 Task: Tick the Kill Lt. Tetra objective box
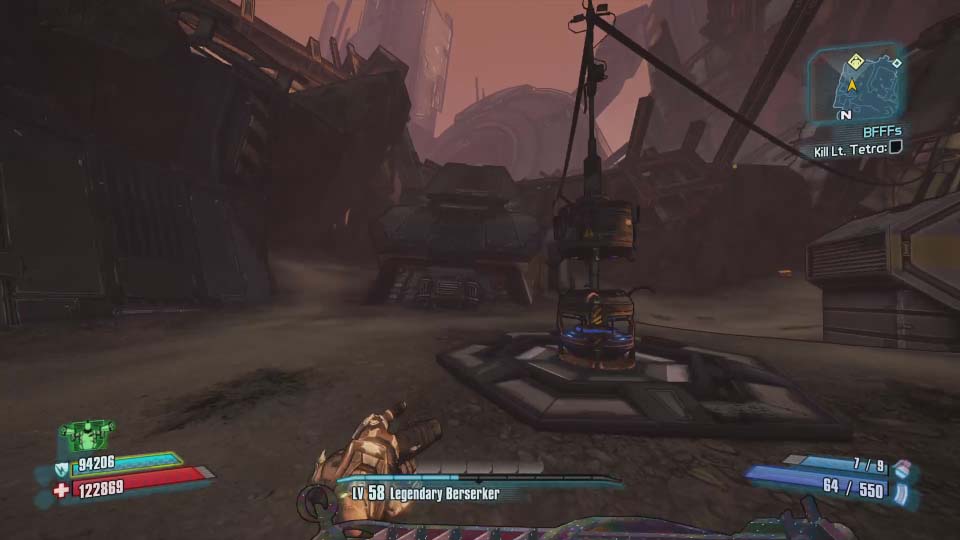click(896, 149)
